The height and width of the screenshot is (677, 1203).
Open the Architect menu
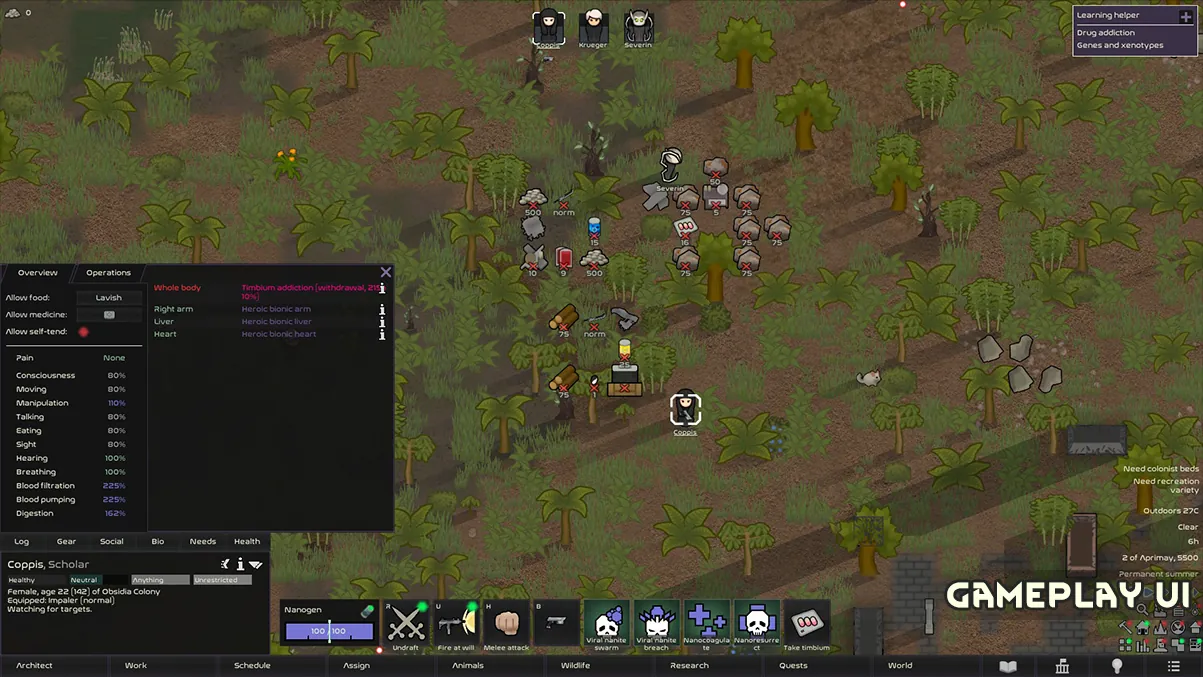point(34,666)
